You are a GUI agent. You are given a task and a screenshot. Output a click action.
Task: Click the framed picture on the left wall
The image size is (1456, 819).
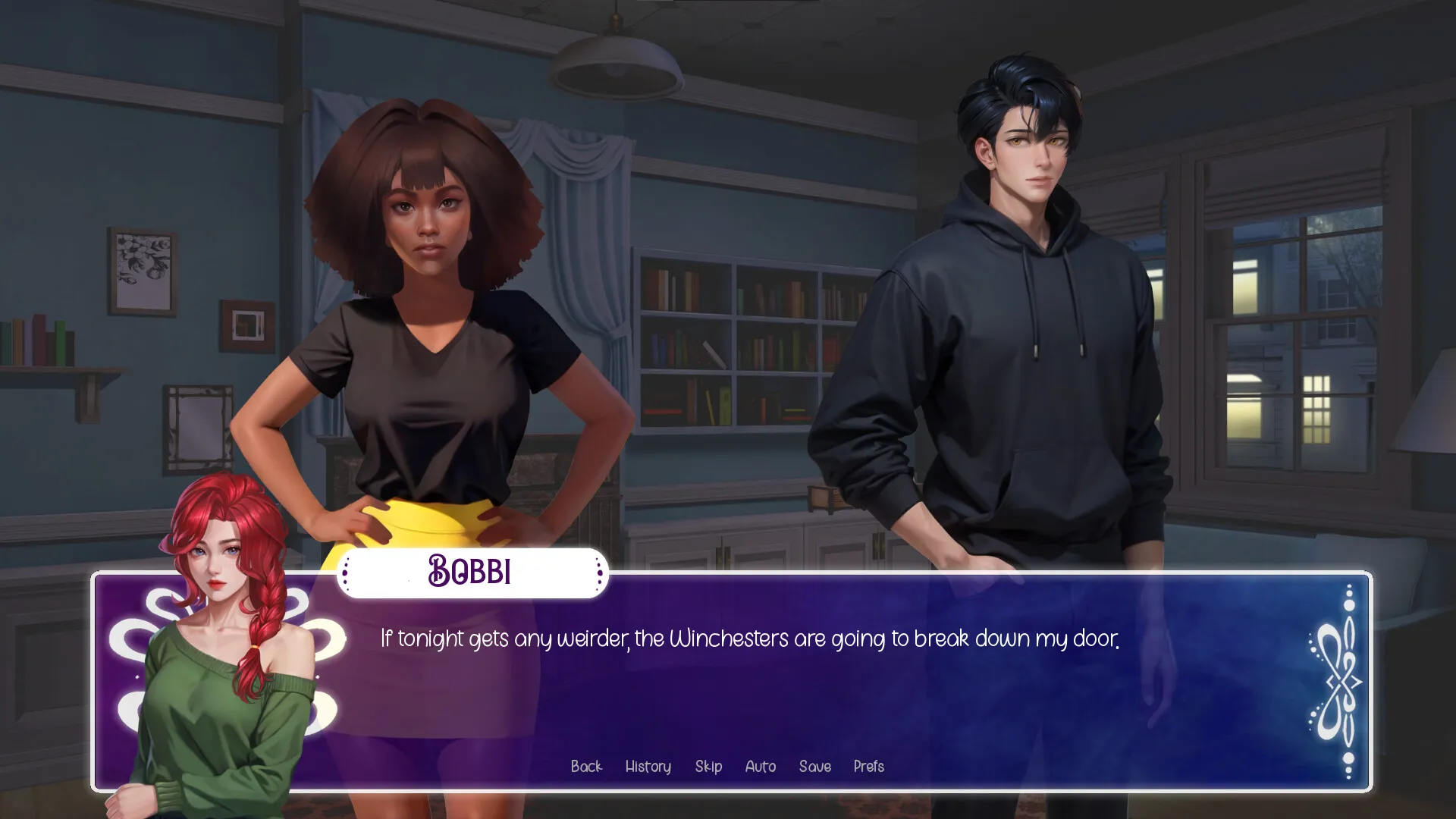click(x=140, y=269)
